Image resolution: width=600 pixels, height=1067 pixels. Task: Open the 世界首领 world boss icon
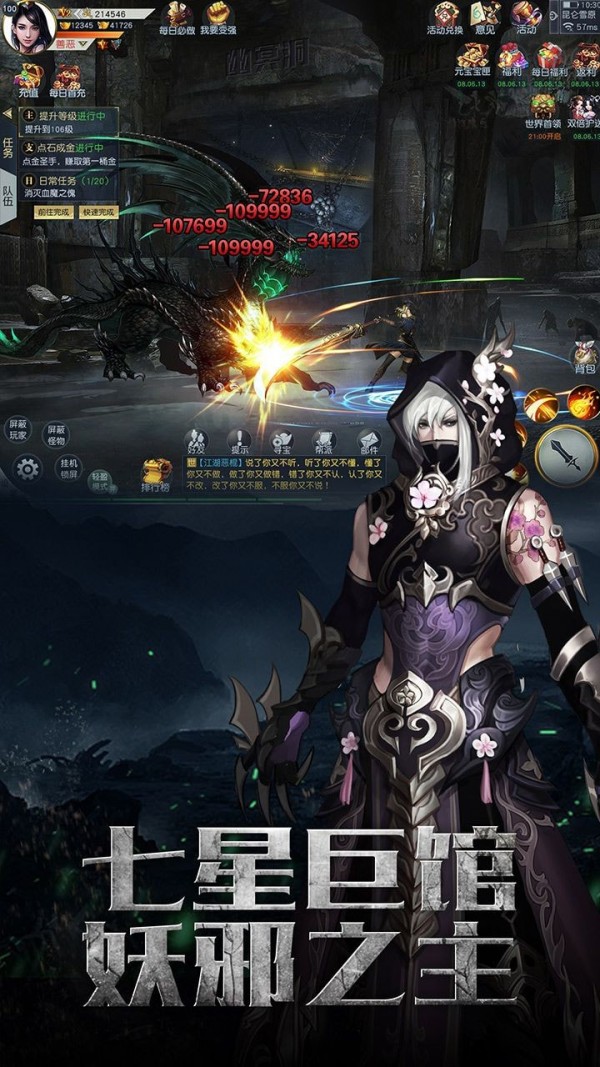point(543,109)
